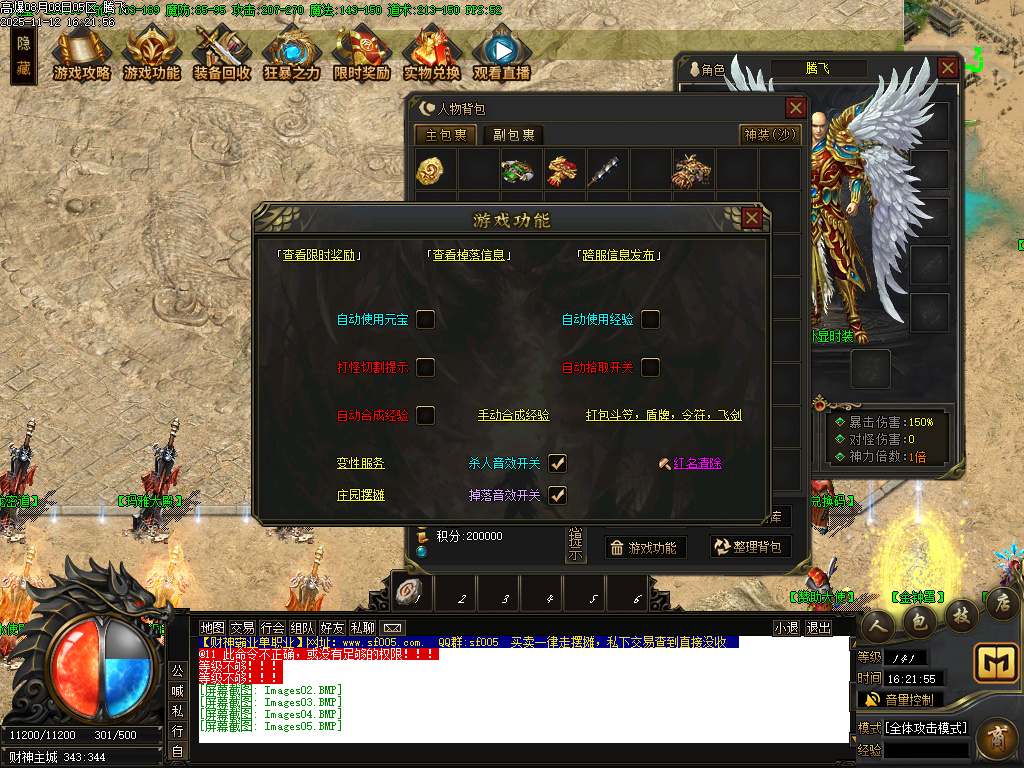This screenshot has height=768, width=1024.
Task: Open the 观看直播 play icon
Action: click(x=501, y=56)
